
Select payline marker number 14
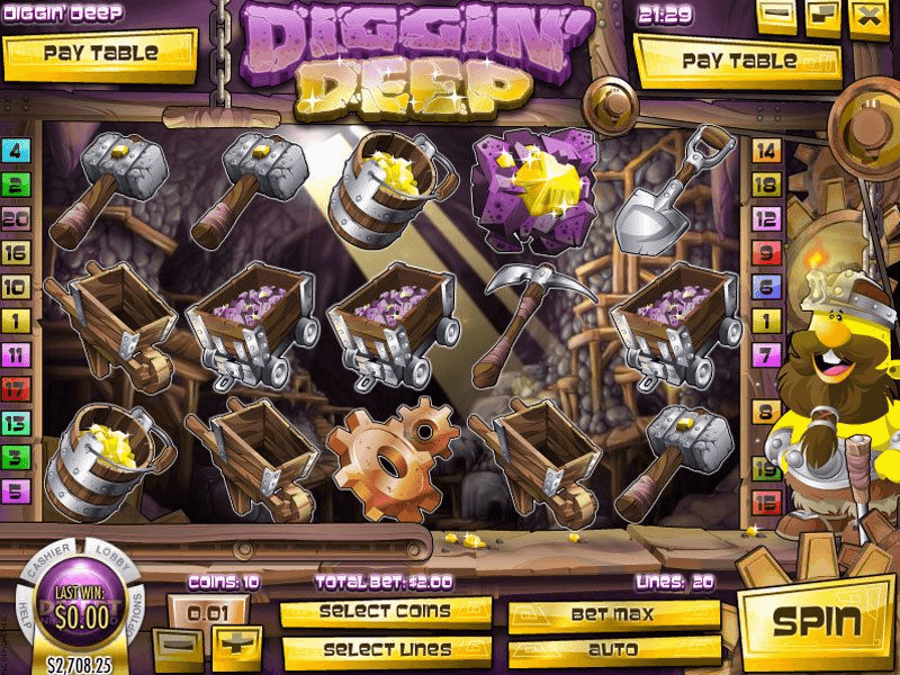[x=767, y=151]
